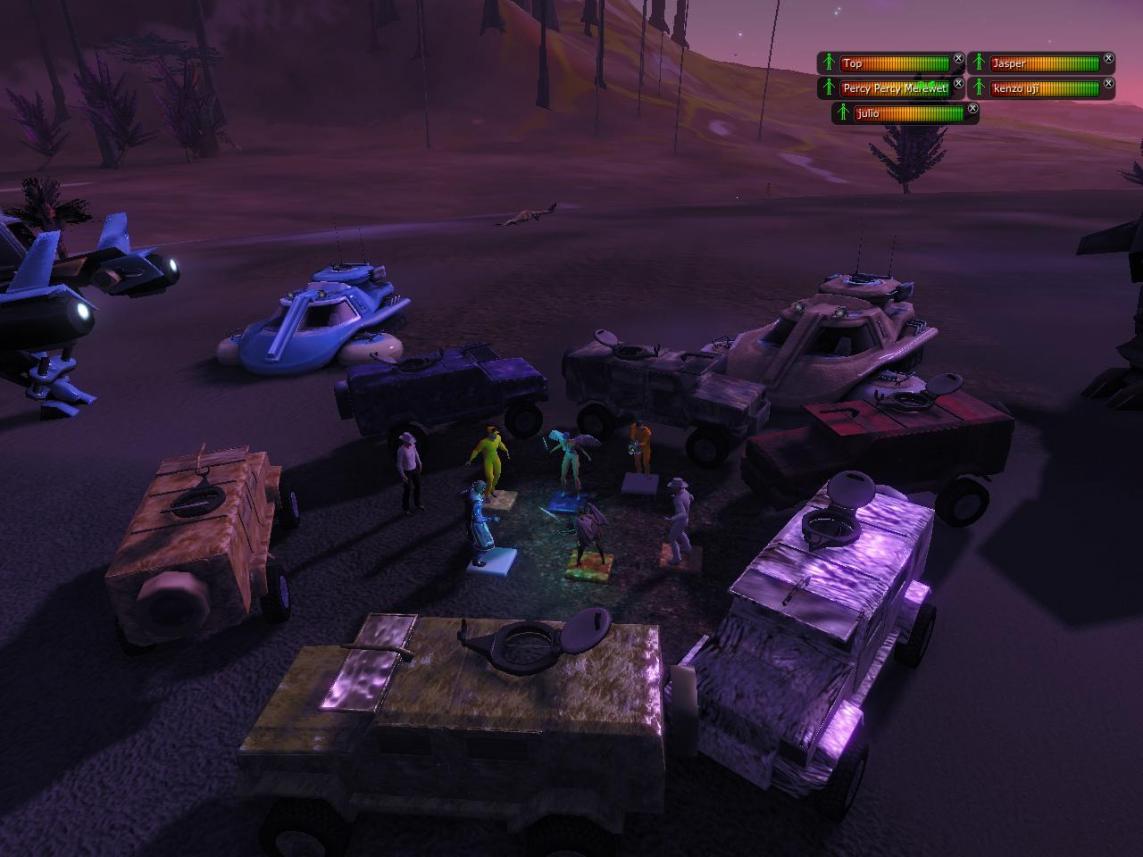Dismiss the Percy Percy Merewet panel

(958, 83)
